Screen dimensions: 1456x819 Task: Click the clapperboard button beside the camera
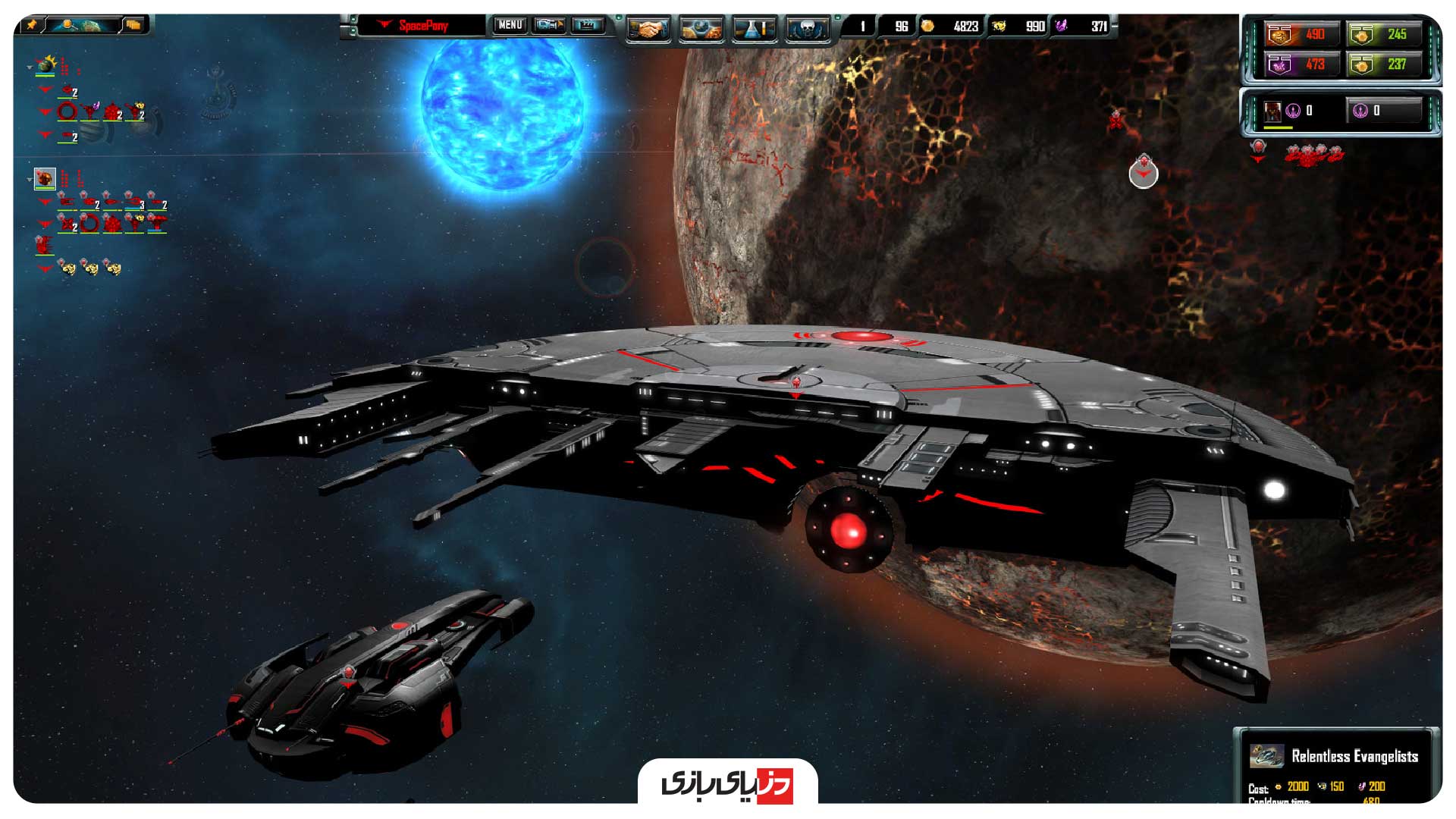pos(588,25)
